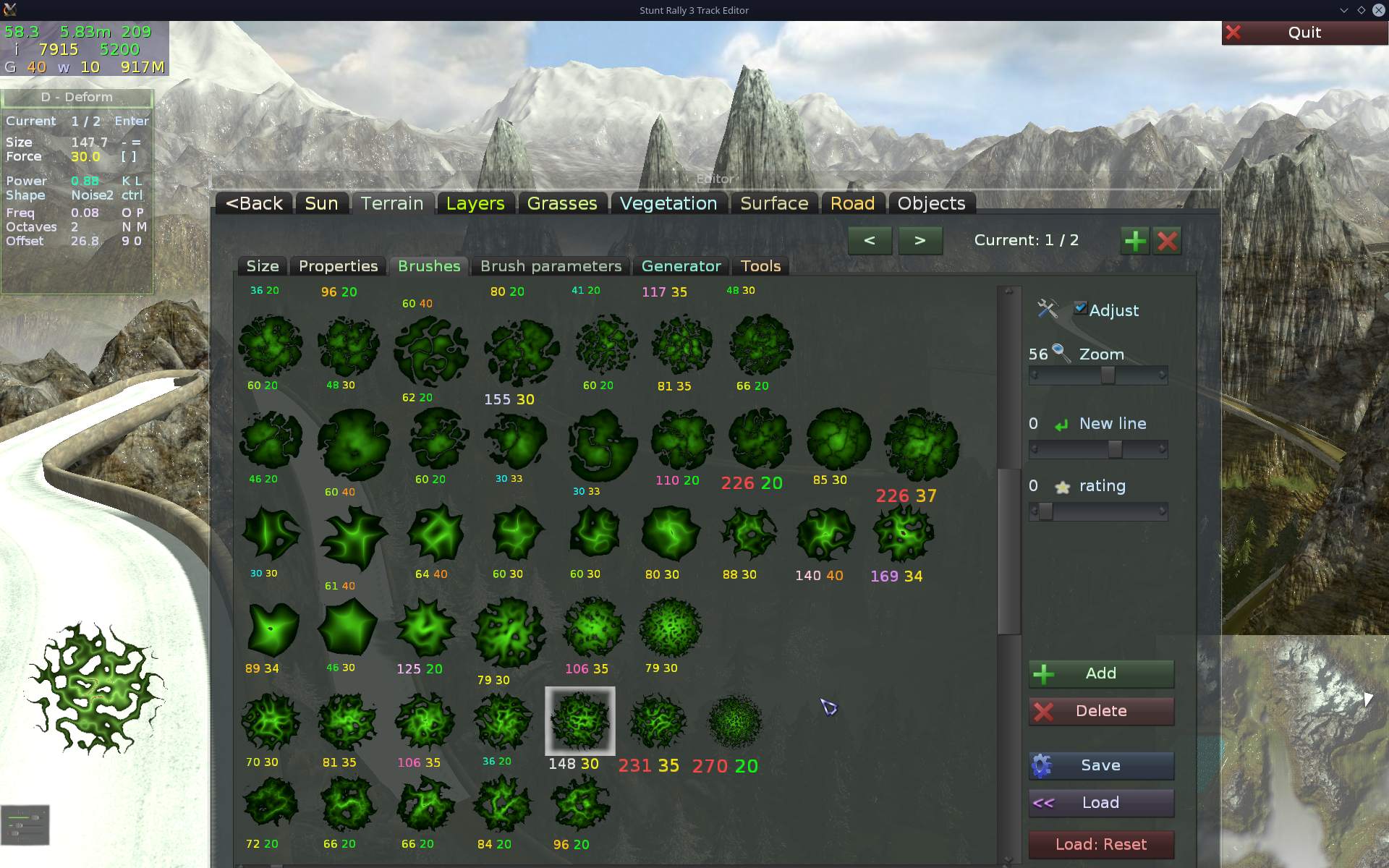This screenshot has height=868, width=1389.
Task: Toggle the Adjust checkbox
Action: click(x=1080, y=308)
